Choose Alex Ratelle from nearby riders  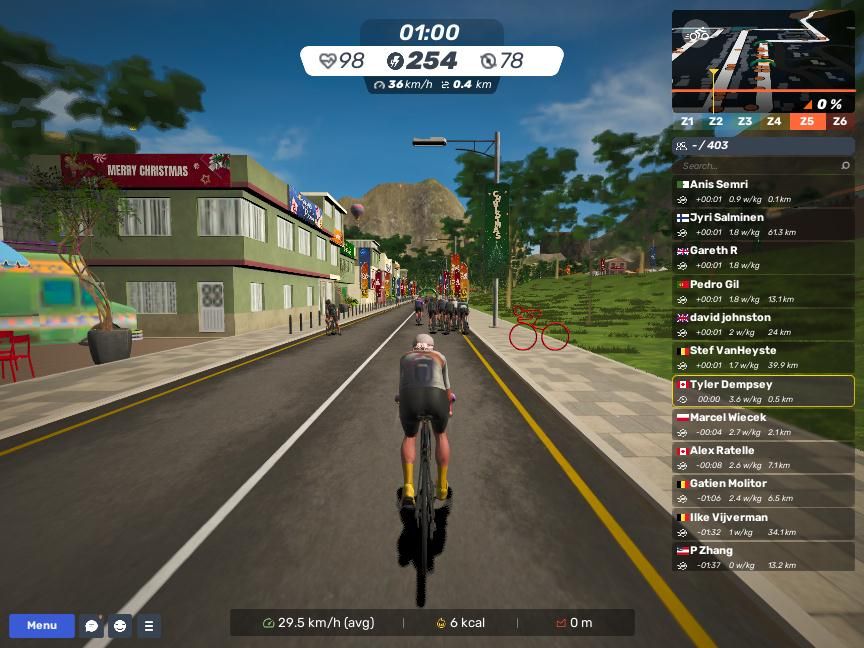[763, 457]
